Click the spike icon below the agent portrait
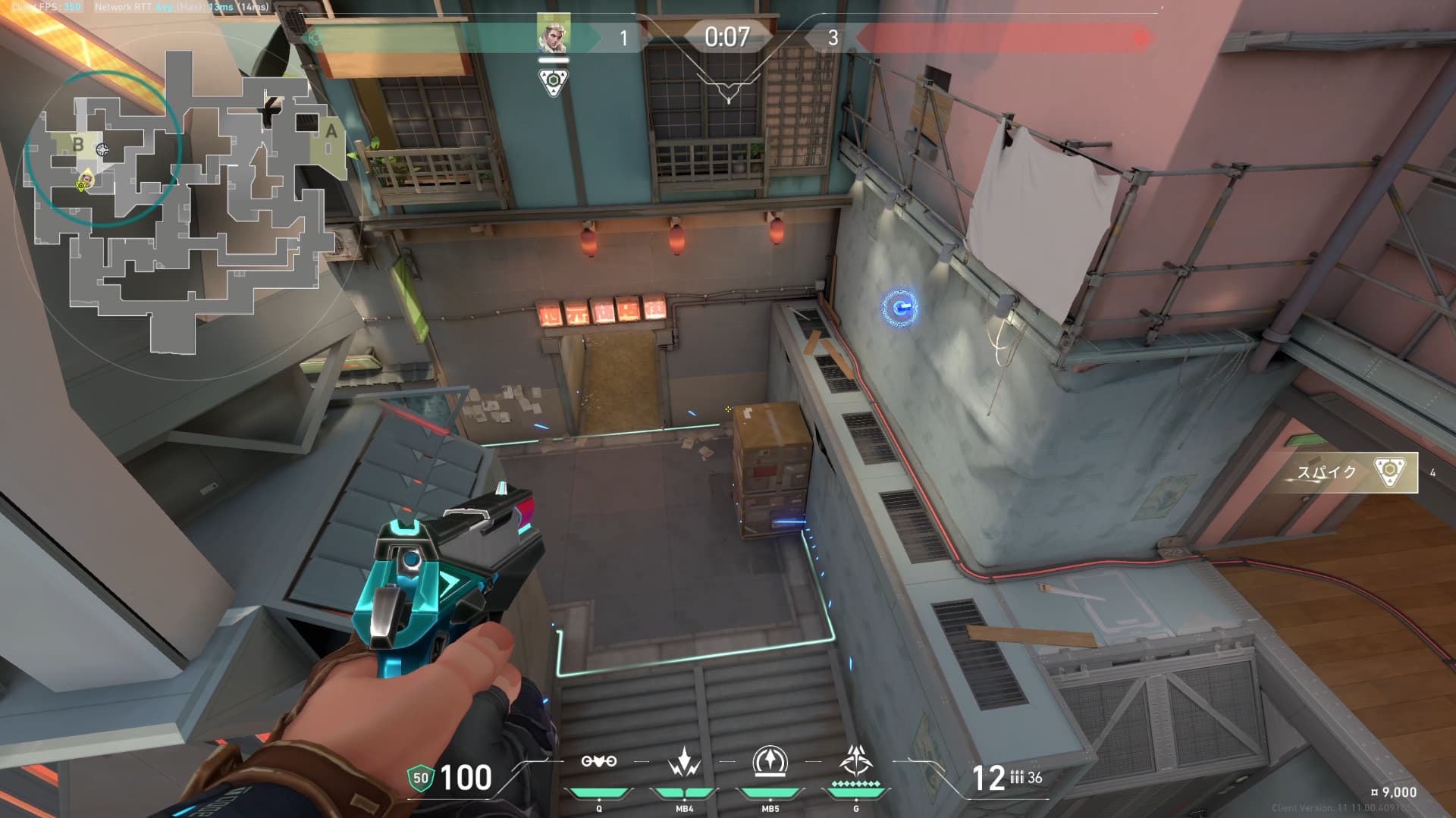 (x=553, y=80)
